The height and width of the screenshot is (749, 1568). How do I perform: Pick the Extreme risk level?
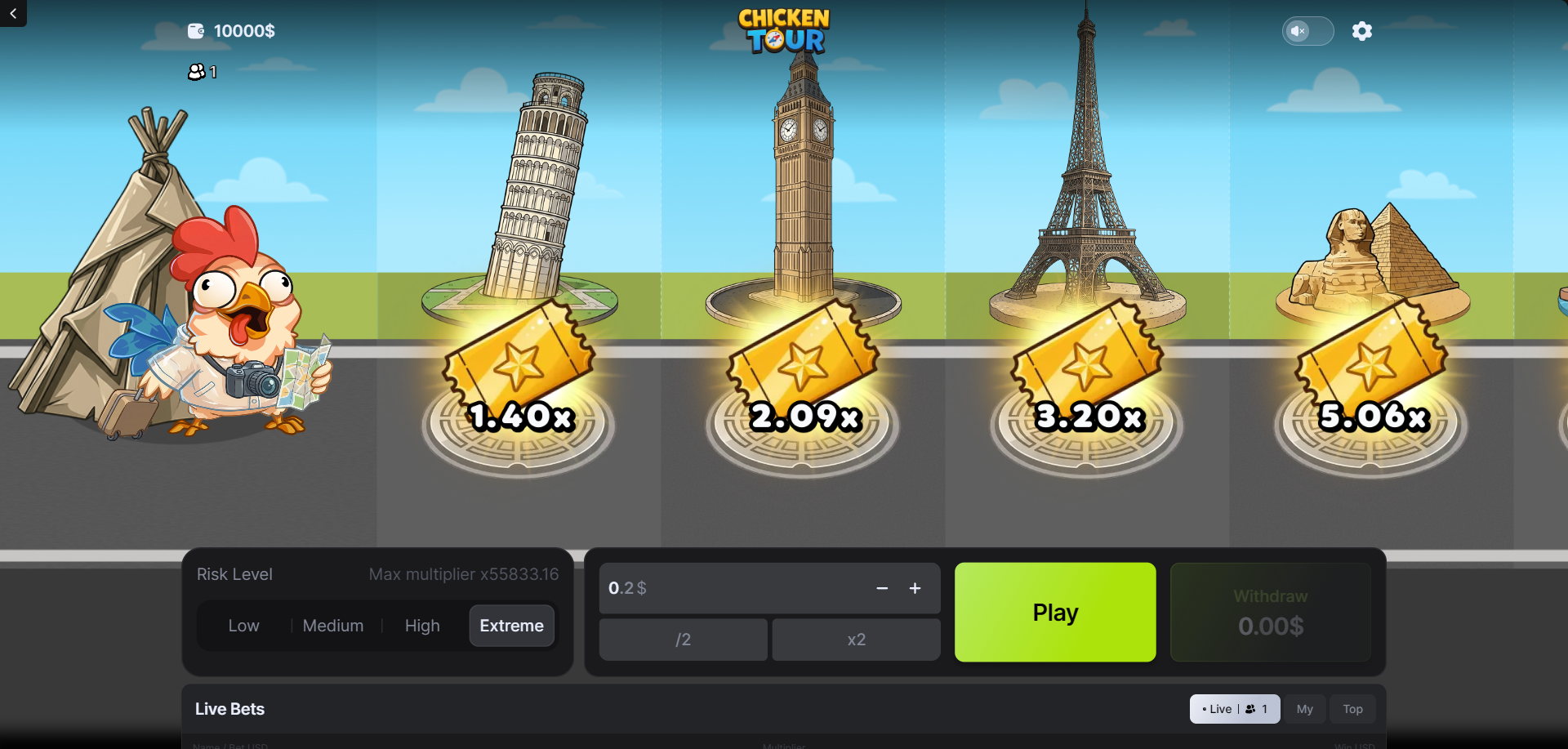tap(511, 626)
